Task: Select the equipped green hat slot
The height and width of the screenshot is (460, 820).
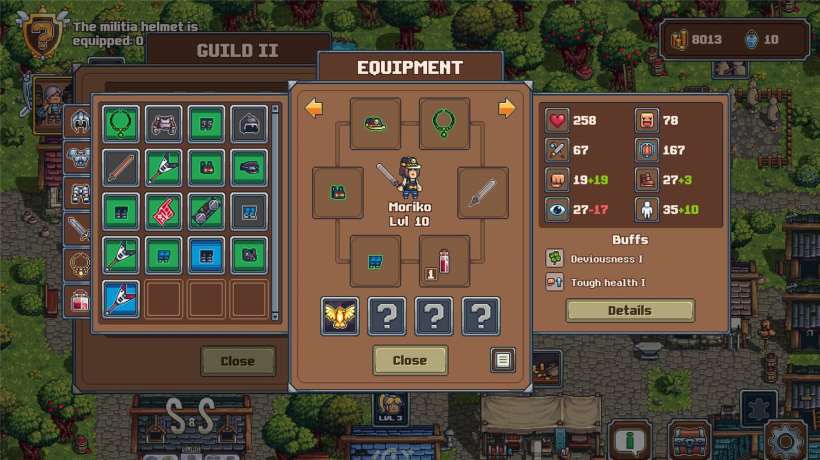Action: (x=375, y=124)
